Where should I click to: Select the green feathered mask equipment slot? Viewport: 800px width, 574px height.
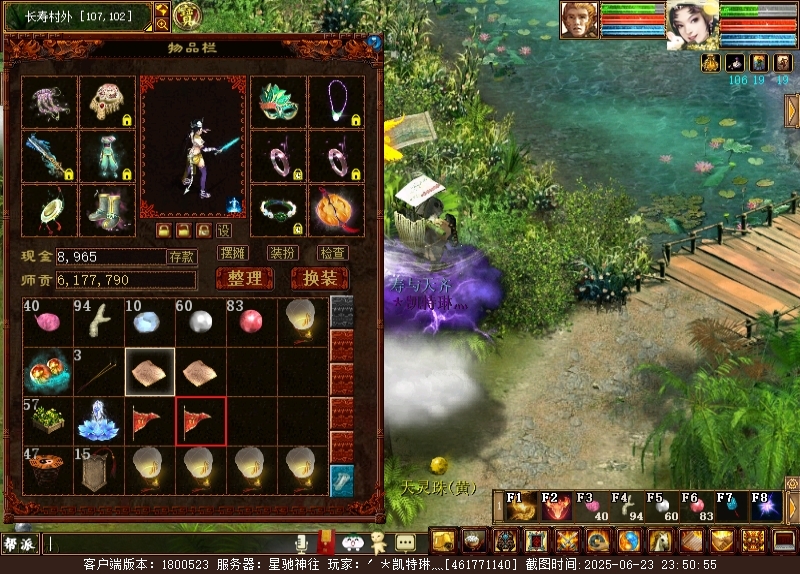pyautogui.click(x=278, y=101)
